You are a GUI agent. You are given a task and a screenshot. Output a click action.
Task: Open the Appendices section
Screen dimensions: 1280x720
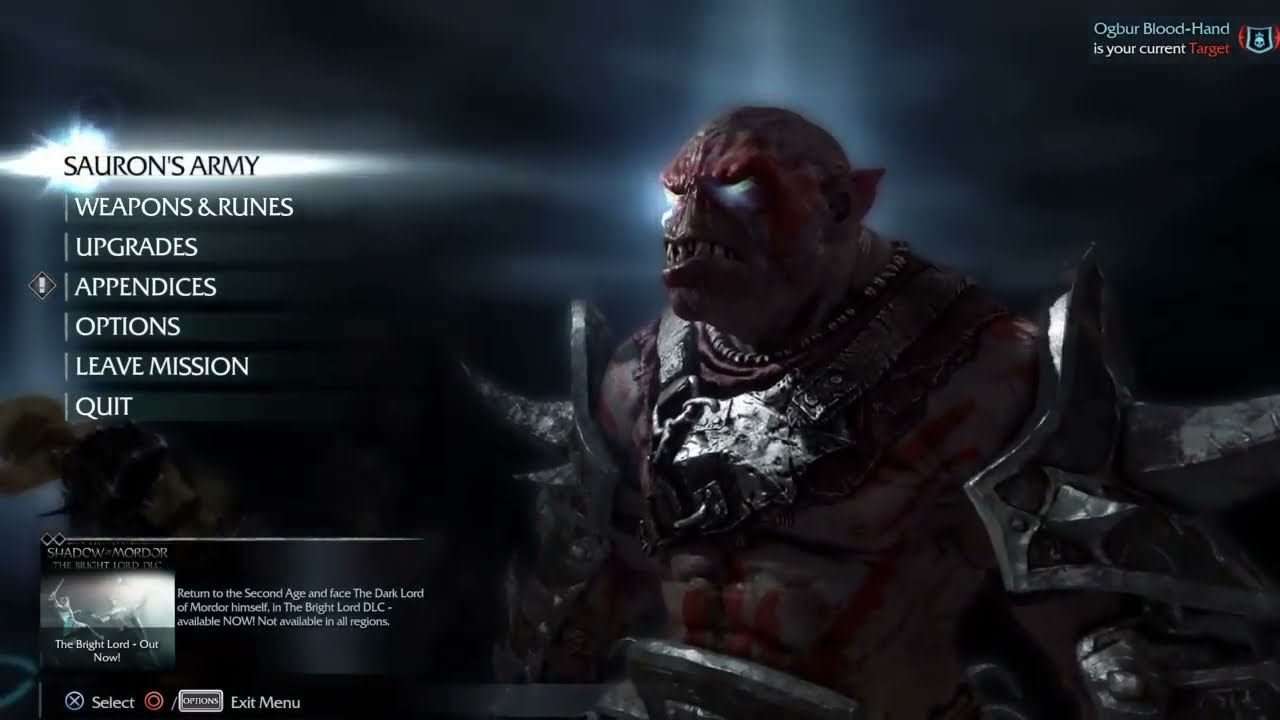coord(145,287)
